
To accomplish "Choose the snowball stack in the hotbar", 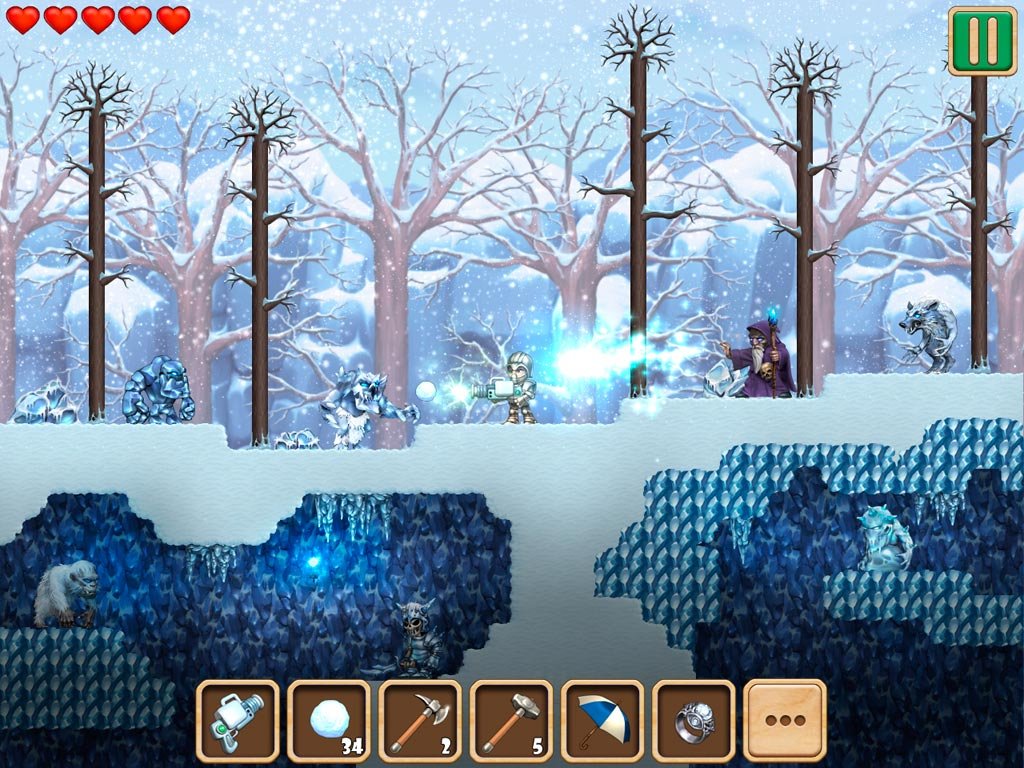I will (x=329, y=720).
